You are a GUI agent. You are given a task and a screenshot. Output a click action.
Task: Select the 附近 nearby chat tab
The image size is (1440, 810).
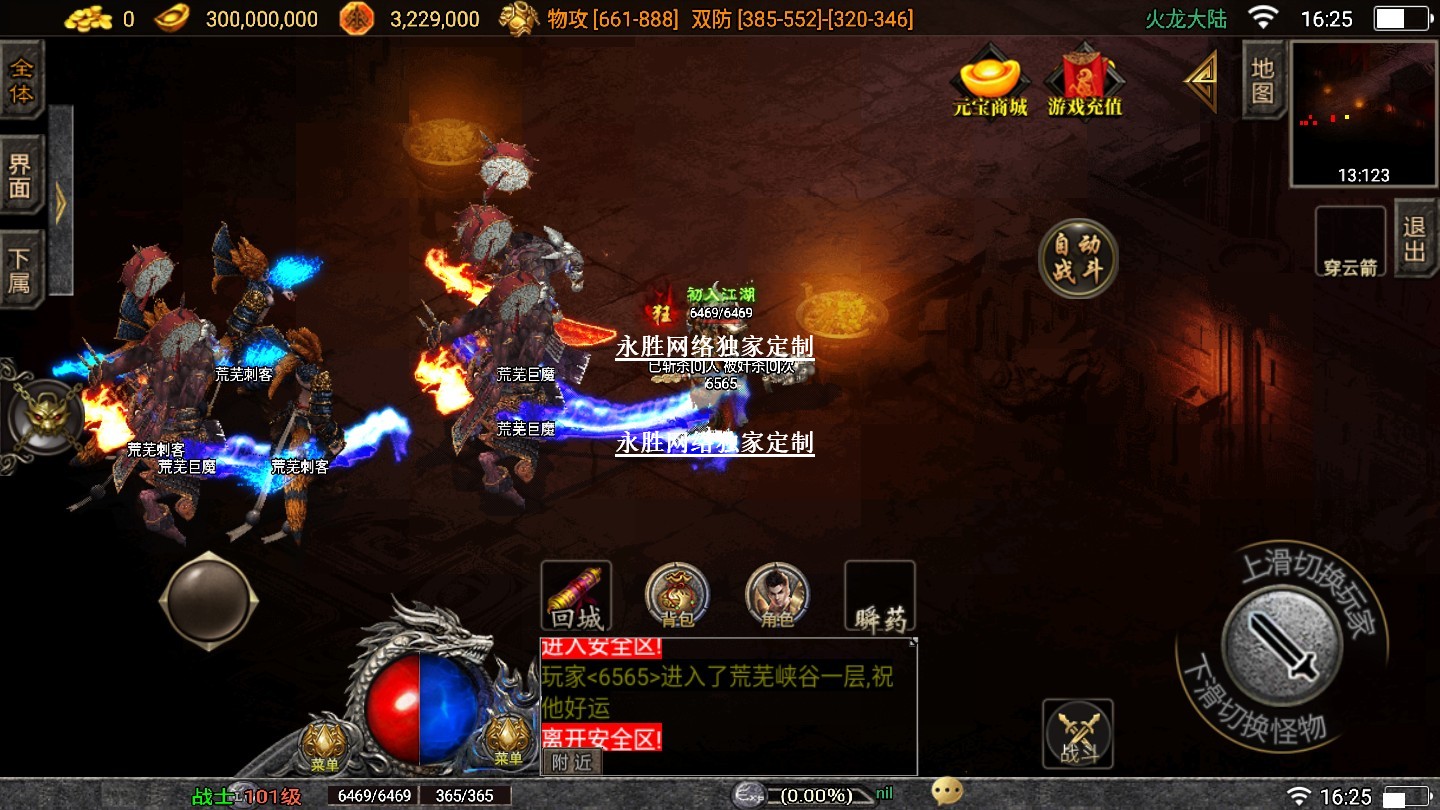pos(572,761)
